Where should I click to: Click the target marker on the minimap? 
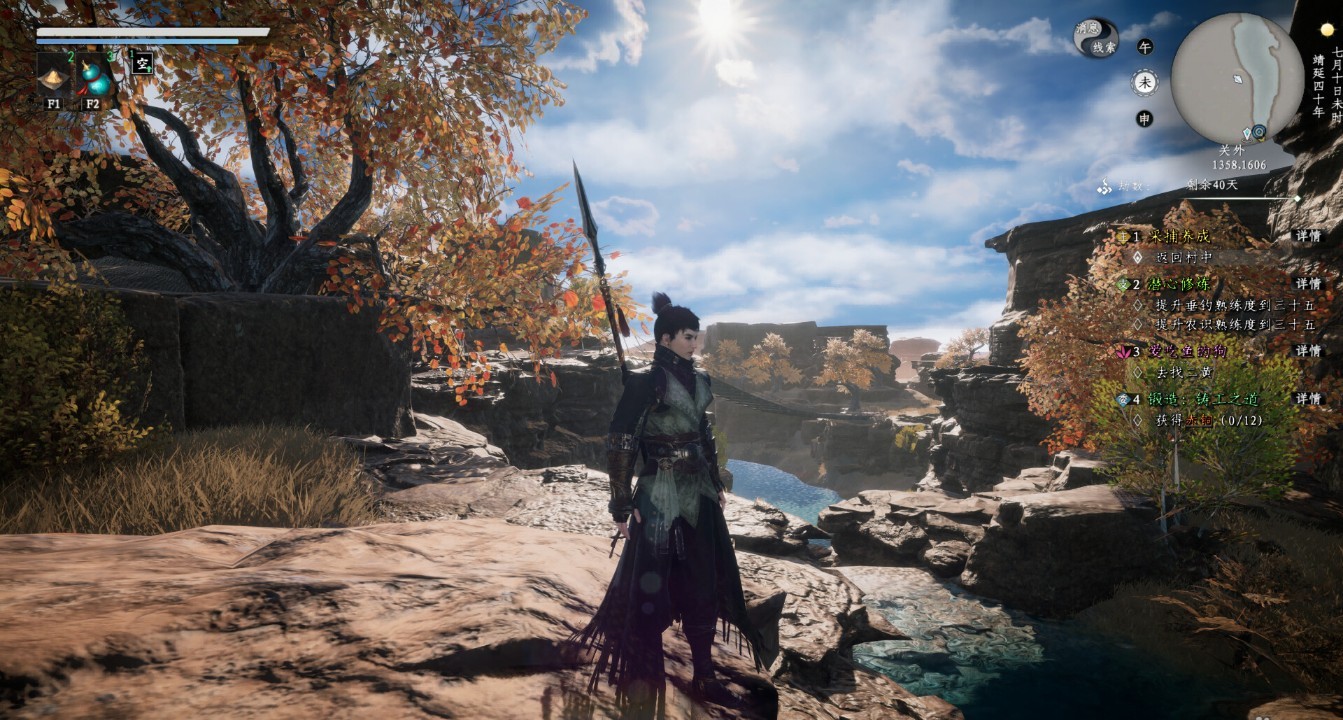click(1259, 131)
